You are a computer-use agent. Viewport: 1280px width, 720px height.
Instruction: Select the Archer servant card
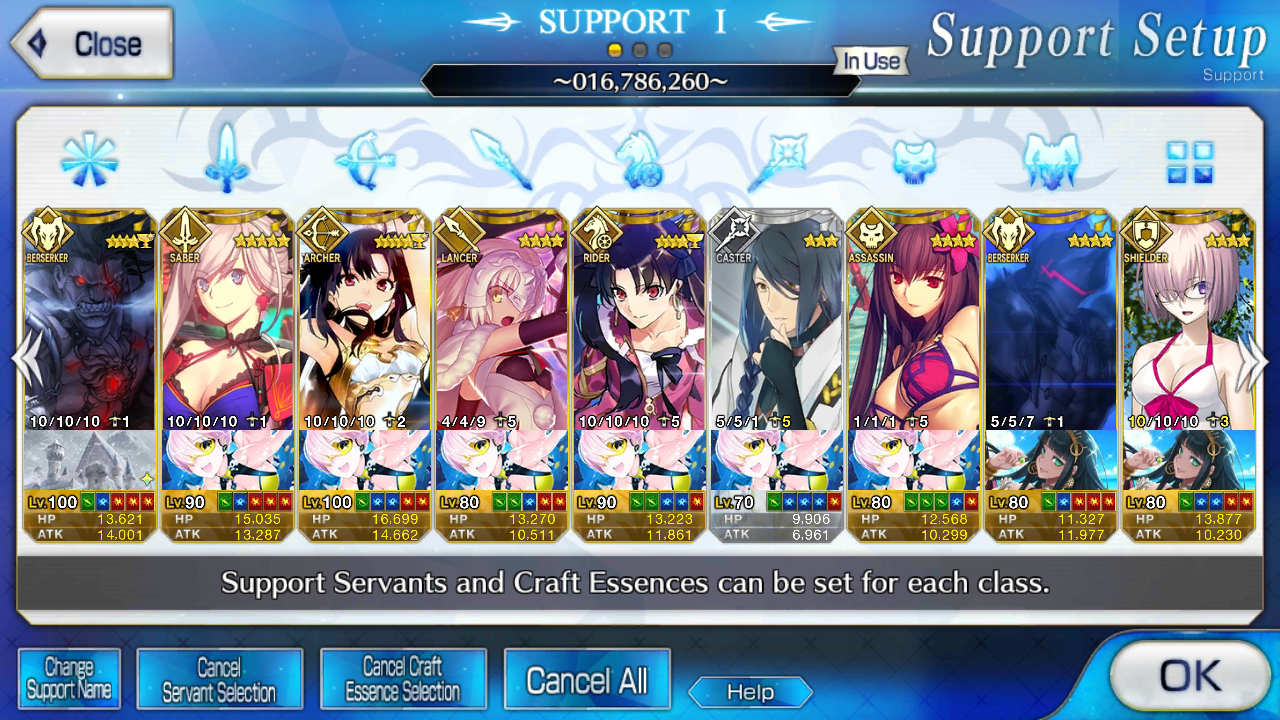point(365,320)
